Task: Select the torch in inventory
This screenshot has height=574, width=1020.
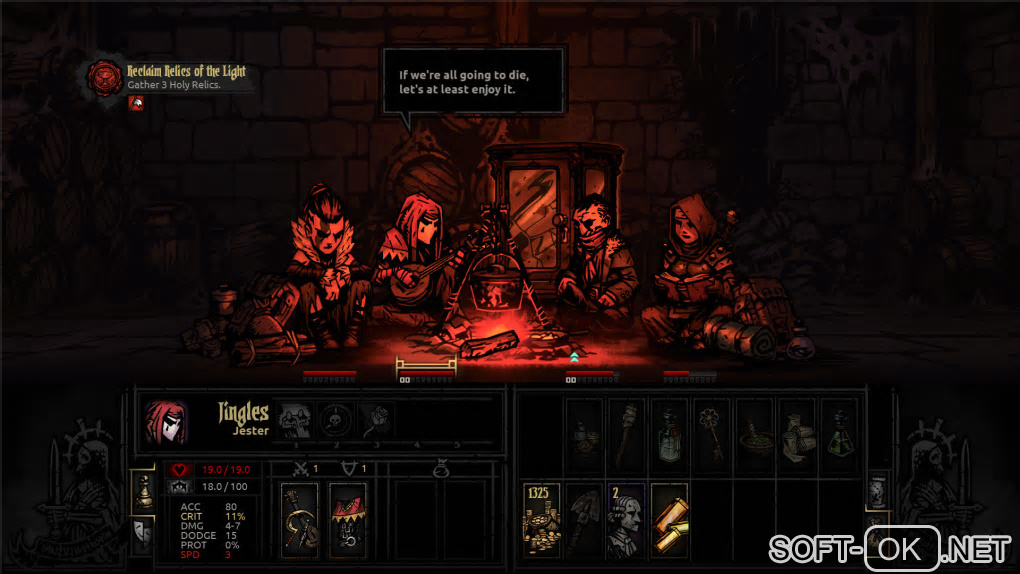Action: pos(627,435)
